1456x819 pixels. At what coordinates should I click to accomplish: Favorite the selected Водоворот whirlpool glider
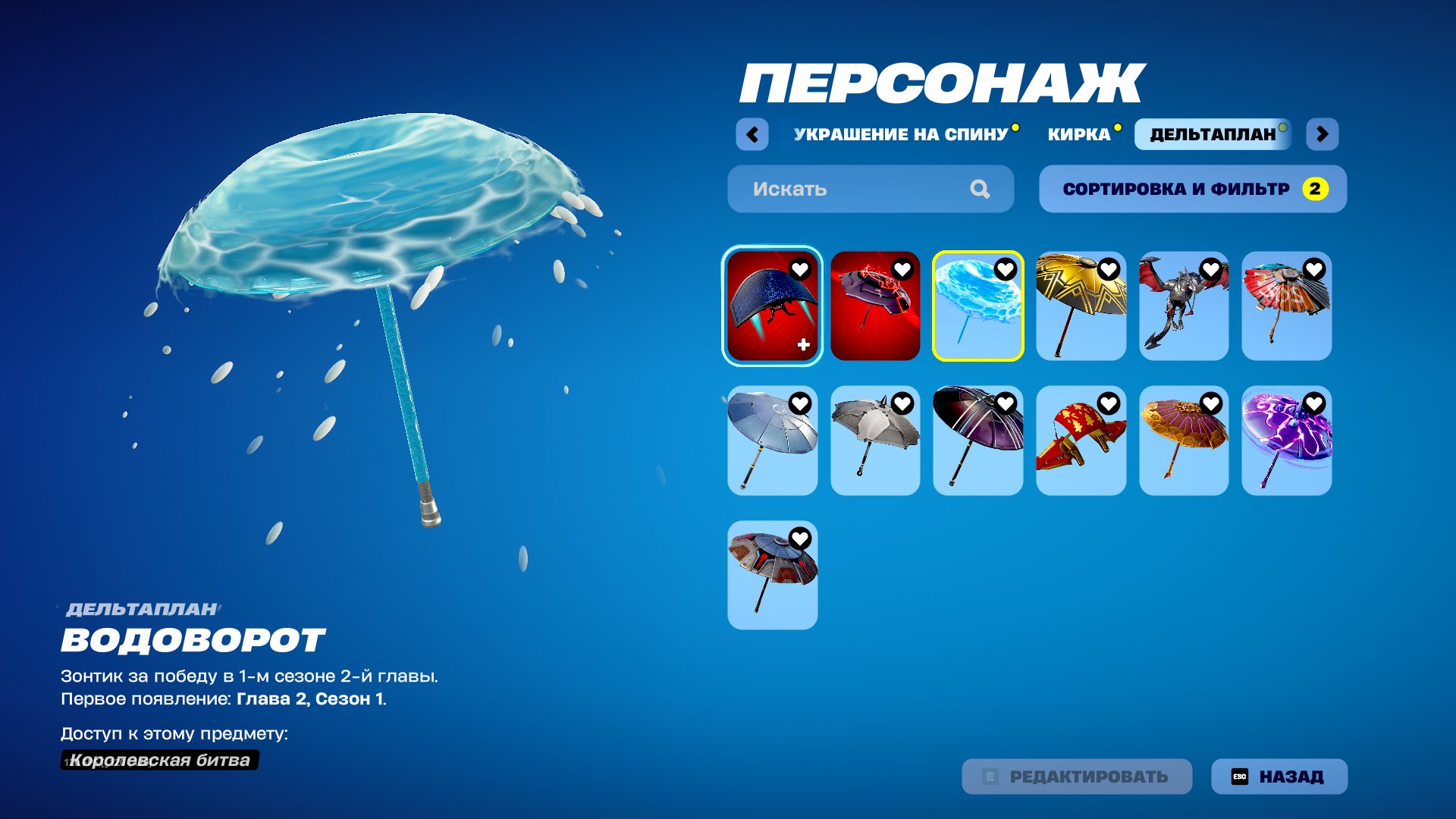[x=1006, y=269]
